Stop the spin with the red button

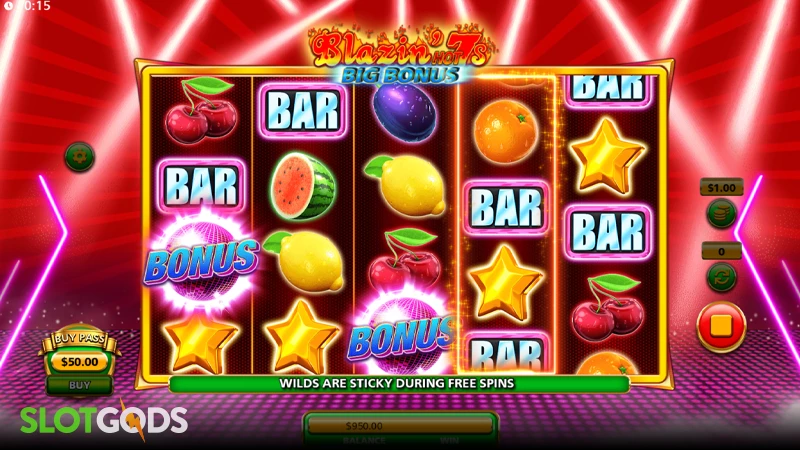coord(721,328)
